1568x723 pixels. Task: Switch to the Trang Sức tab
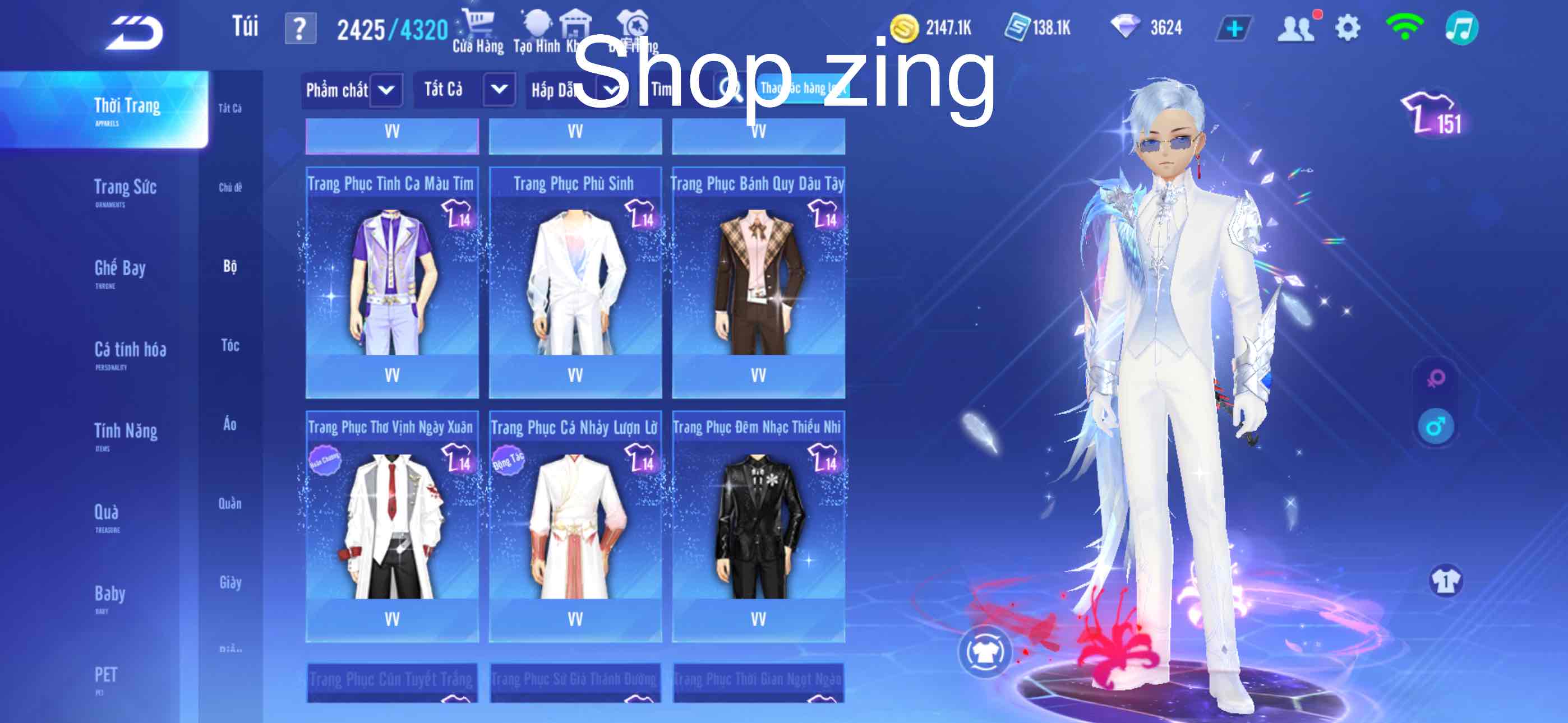pyautogui.click(x=125, y=189)
